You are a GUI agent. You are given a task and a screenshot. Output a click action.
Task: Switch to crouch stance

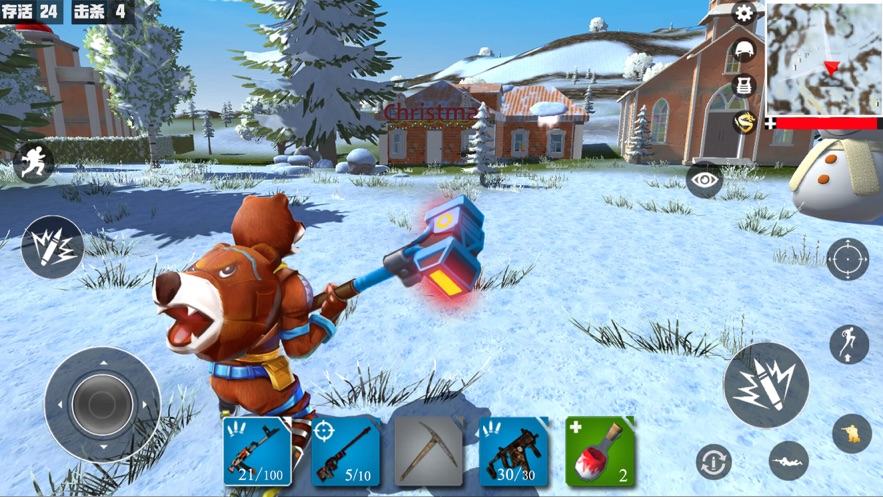[851, 434]
